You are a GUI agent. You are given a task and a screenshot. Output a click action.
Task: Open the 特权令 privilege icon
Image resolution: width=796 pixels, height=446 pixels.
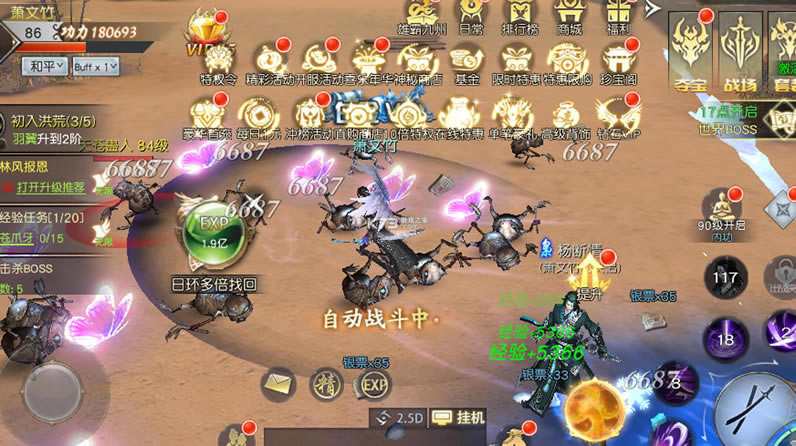point(218,62)
